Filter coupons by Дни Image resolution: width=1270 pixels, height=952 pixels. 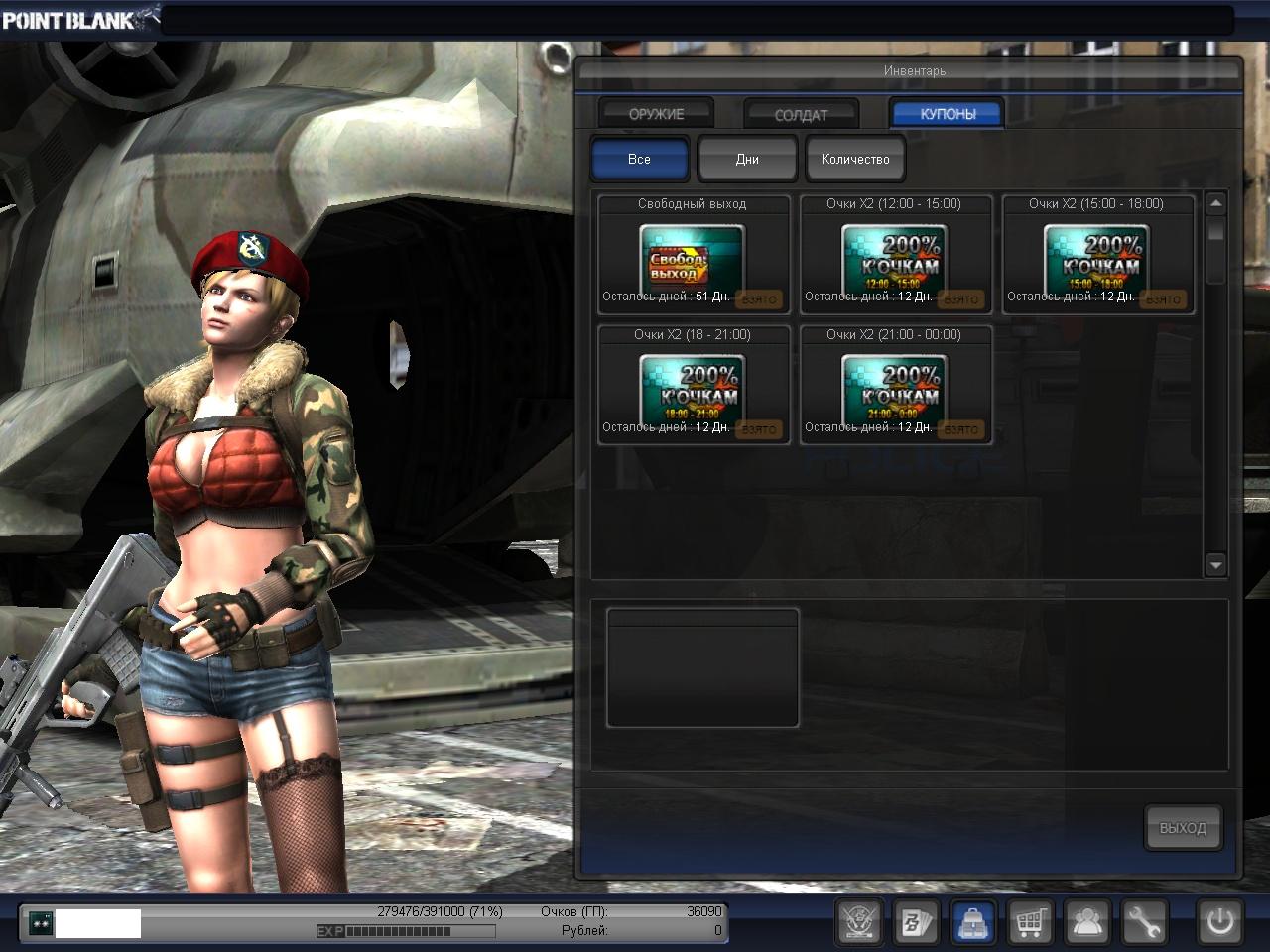[x=747, y=159]
